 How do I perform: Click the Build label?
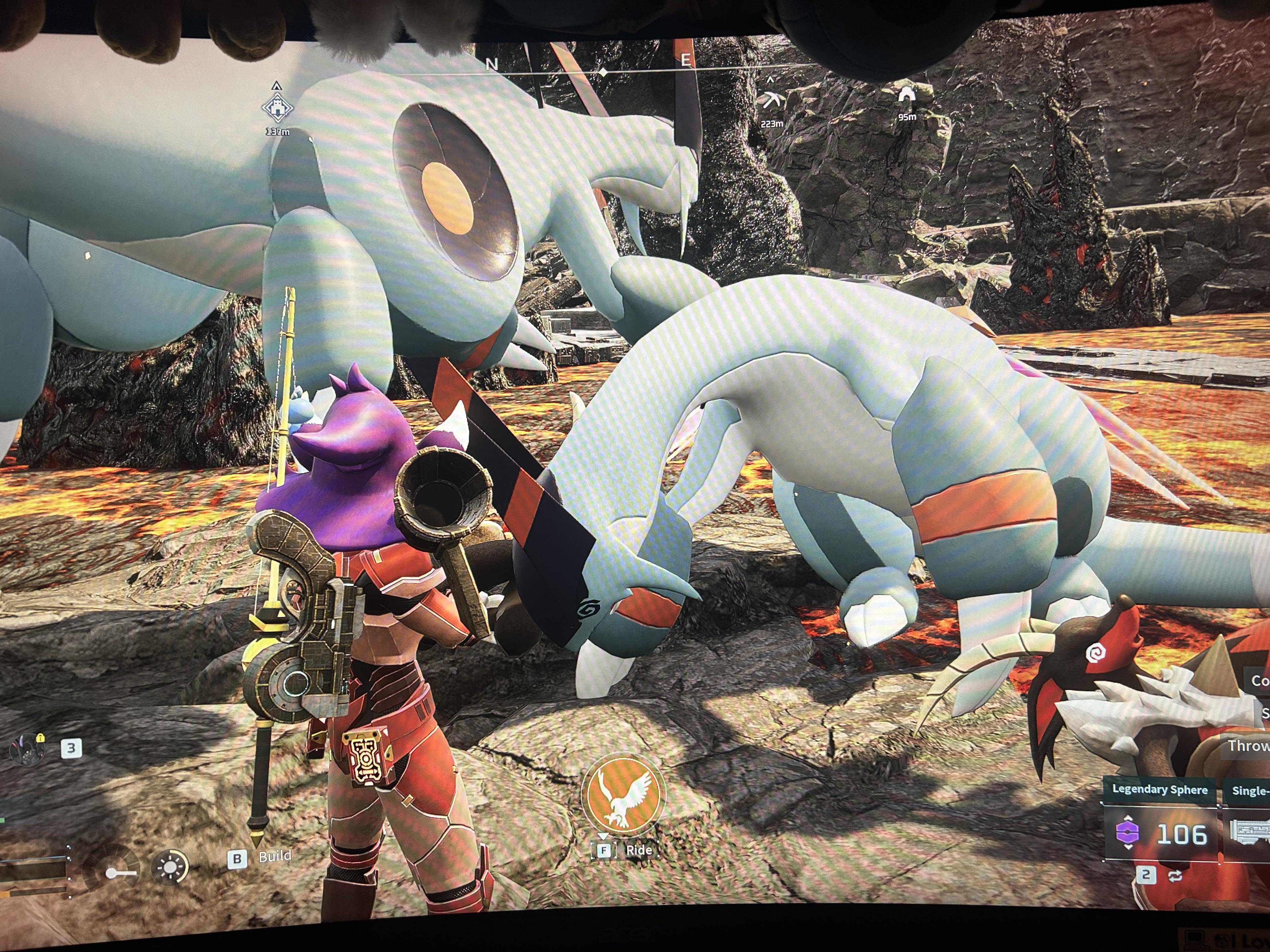[274, 856]
